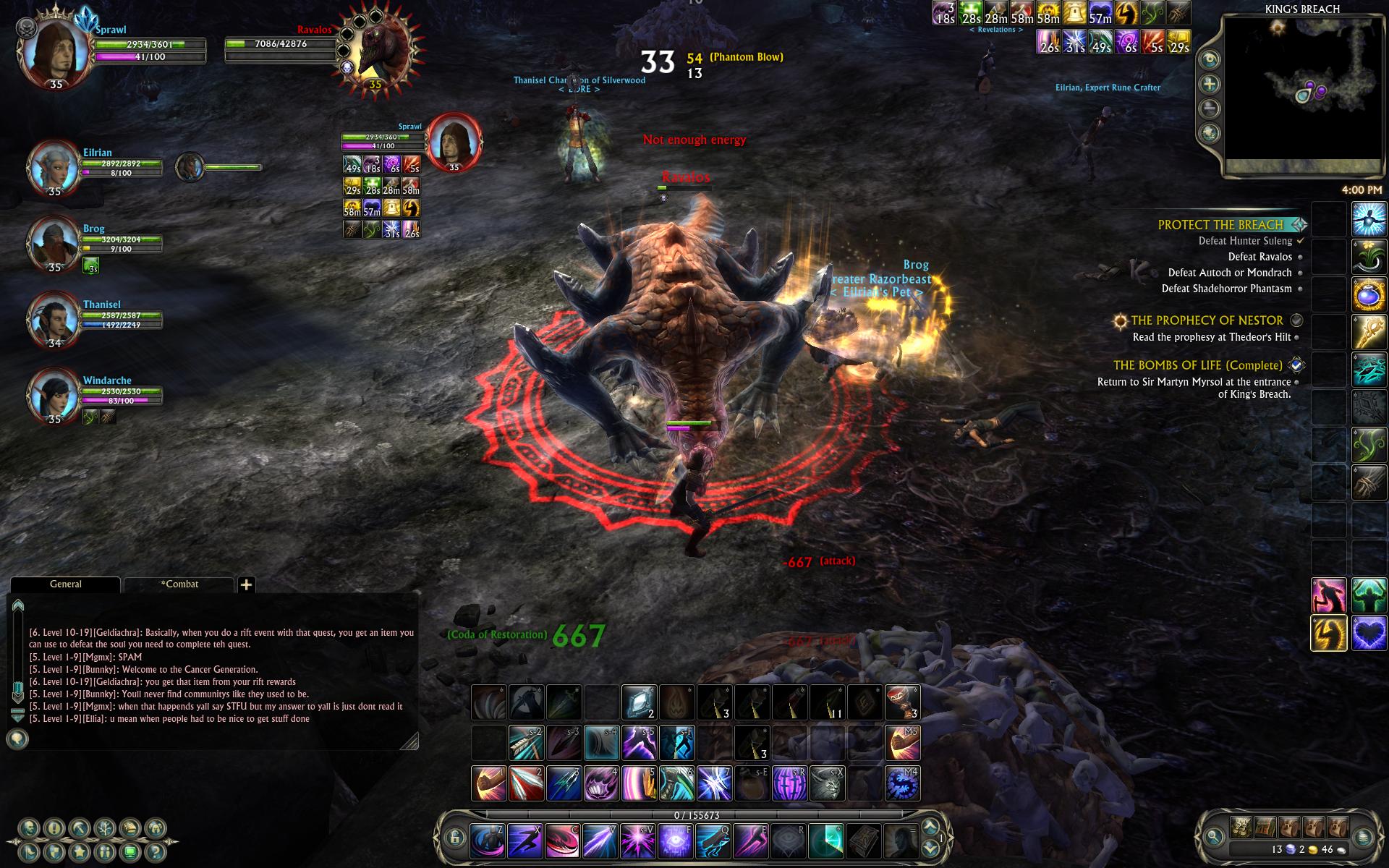1389x868 pixels.
Task: Use the red goblet item slot
Action: pos(902,702)
